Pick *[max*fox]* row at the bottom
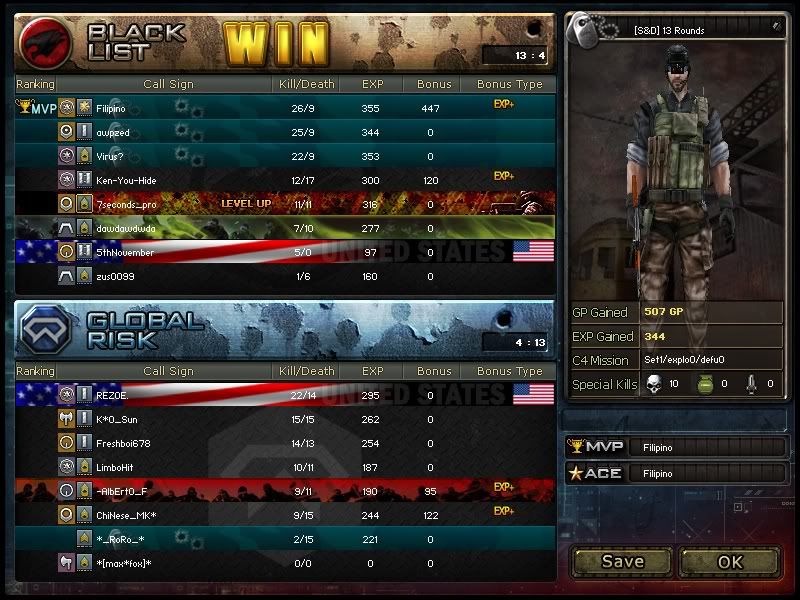Viewport: 800px width, 600px height. 285,564
